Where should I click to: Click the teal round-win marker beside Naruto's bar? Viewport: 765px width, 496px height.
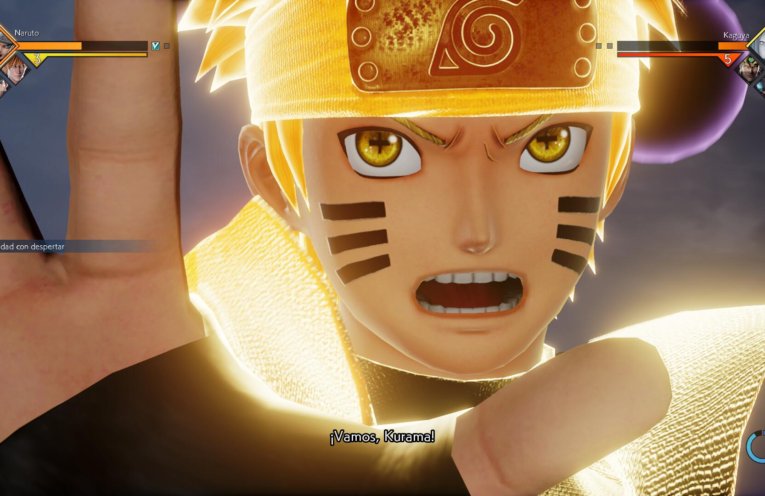155,45
